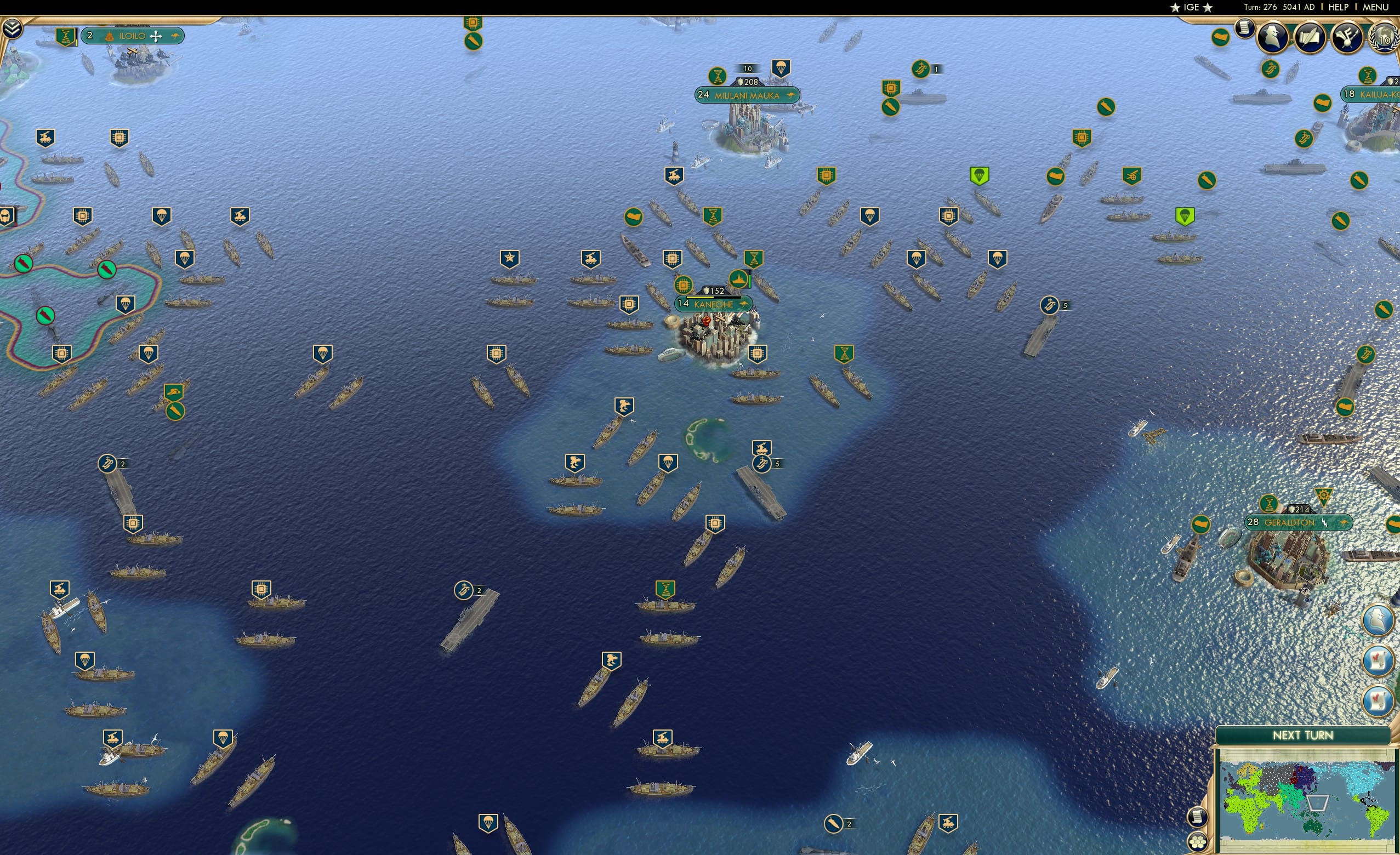Open the MENU in the top bar
This screenshot has width=1400, height=855.
point(1375,7)
